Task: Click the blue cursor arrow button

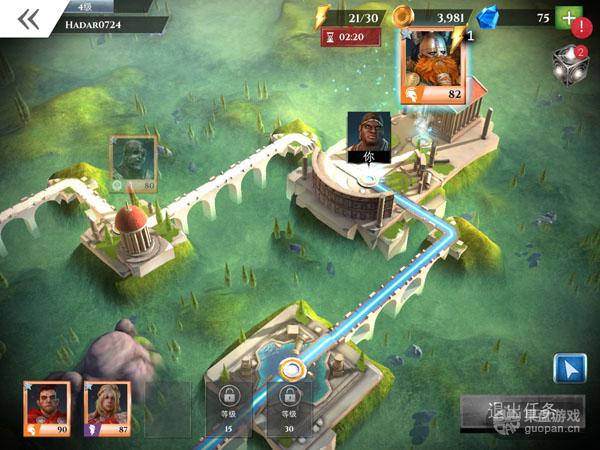Action: coord(570,368)
